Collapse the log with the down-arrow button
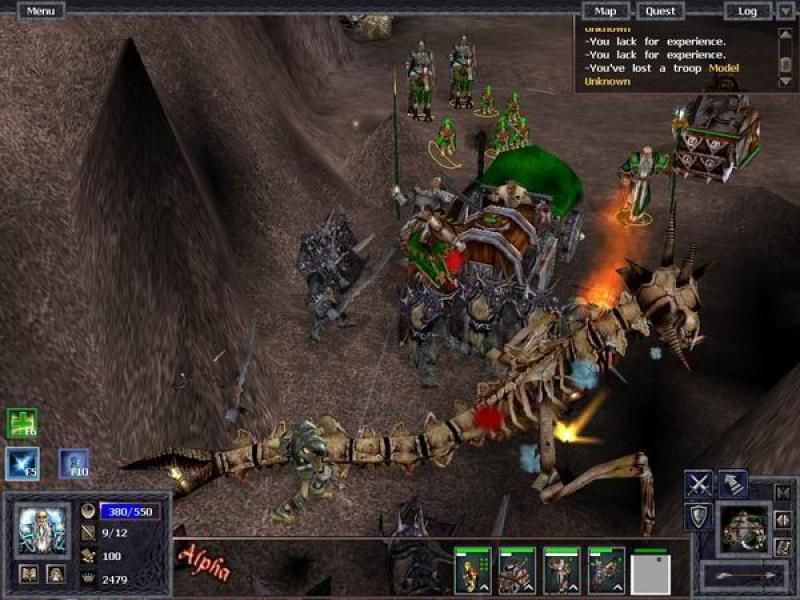This screenshot has width=800, height=600. coord(785,11)
